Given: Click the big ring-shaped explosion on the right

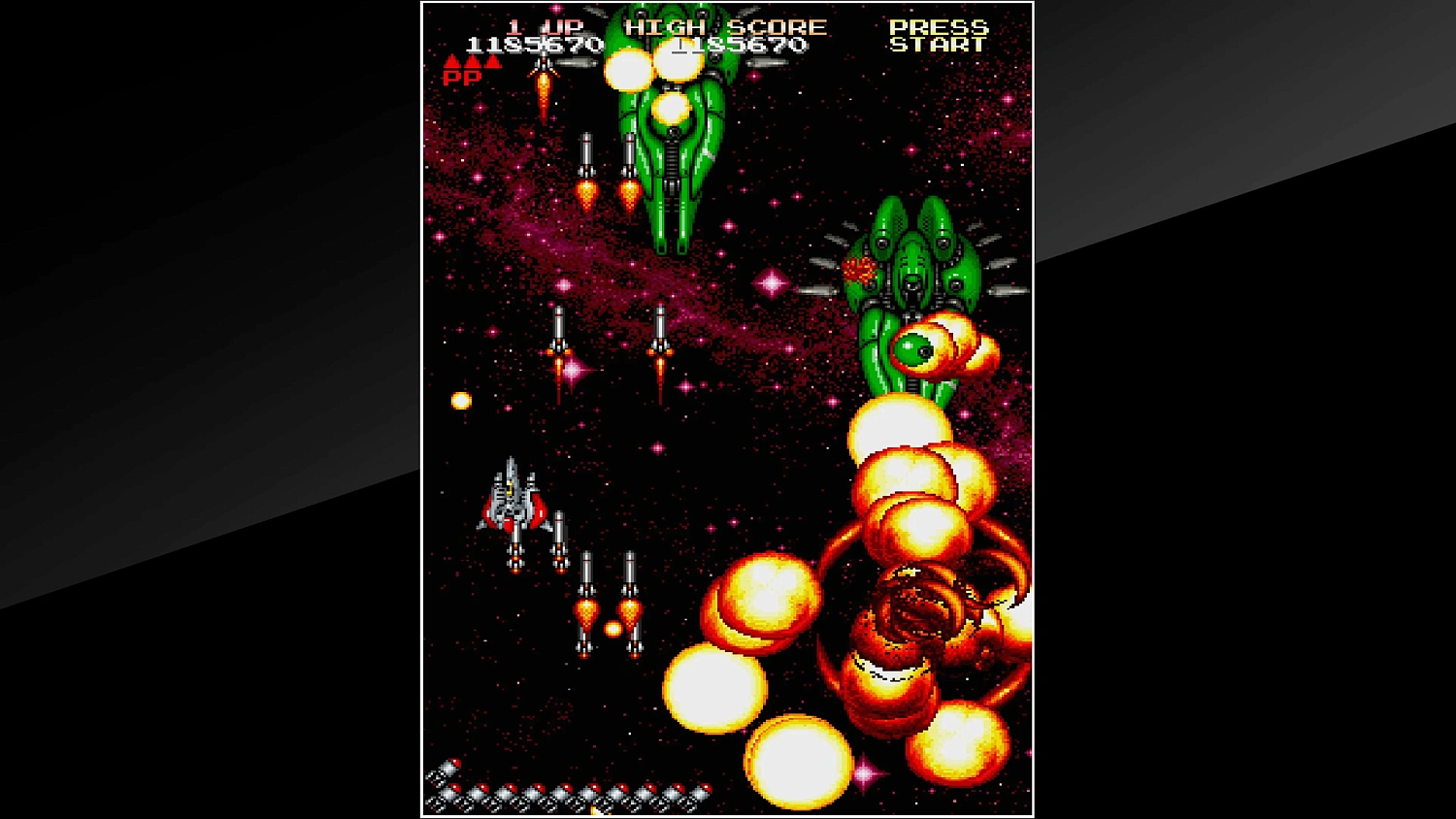Looking at the screenshot, I should tap(917, 611).
